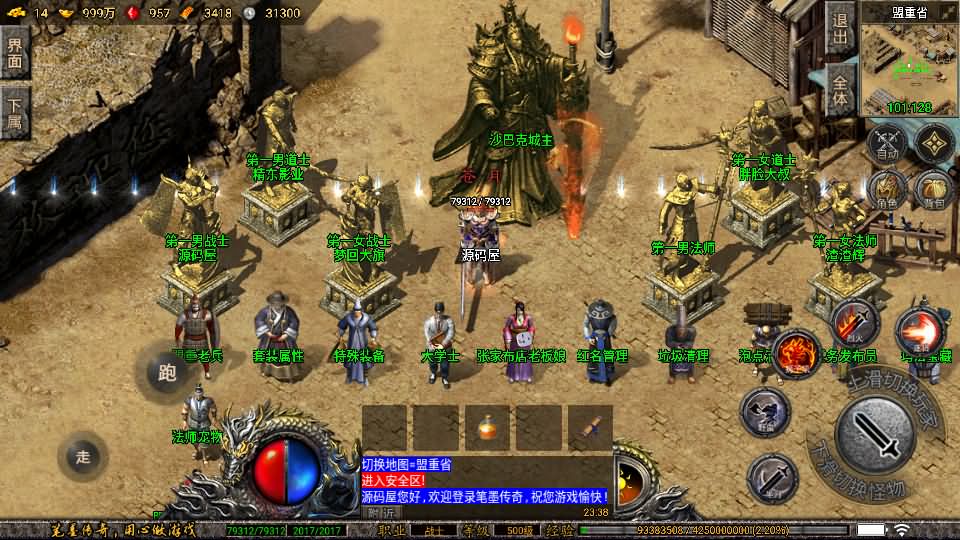
Task: Cast the red fireball burst skill
Action: coord(917,330)
